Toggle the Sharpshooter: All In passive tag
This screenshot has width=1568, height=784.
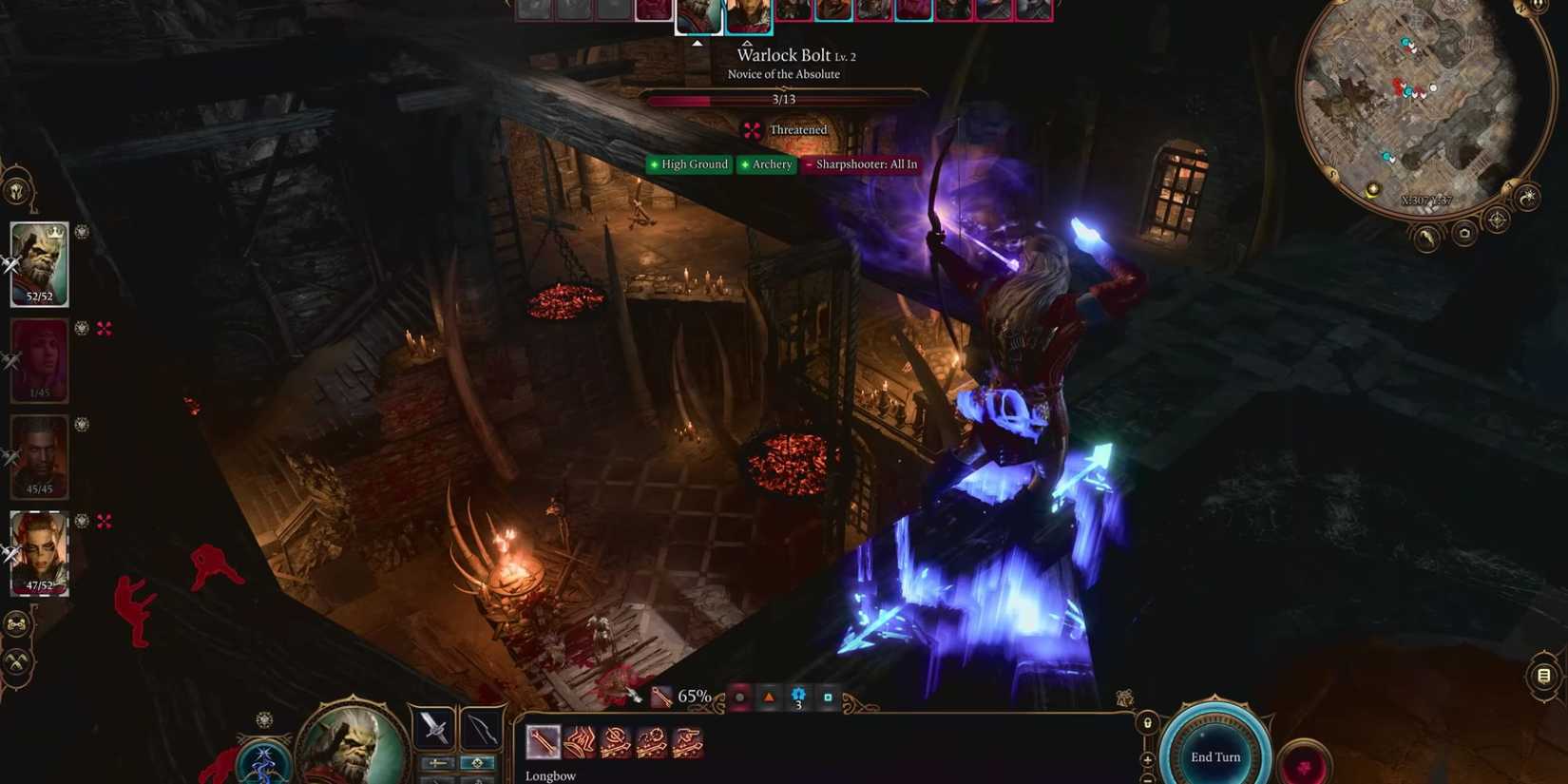click(861, 164)
